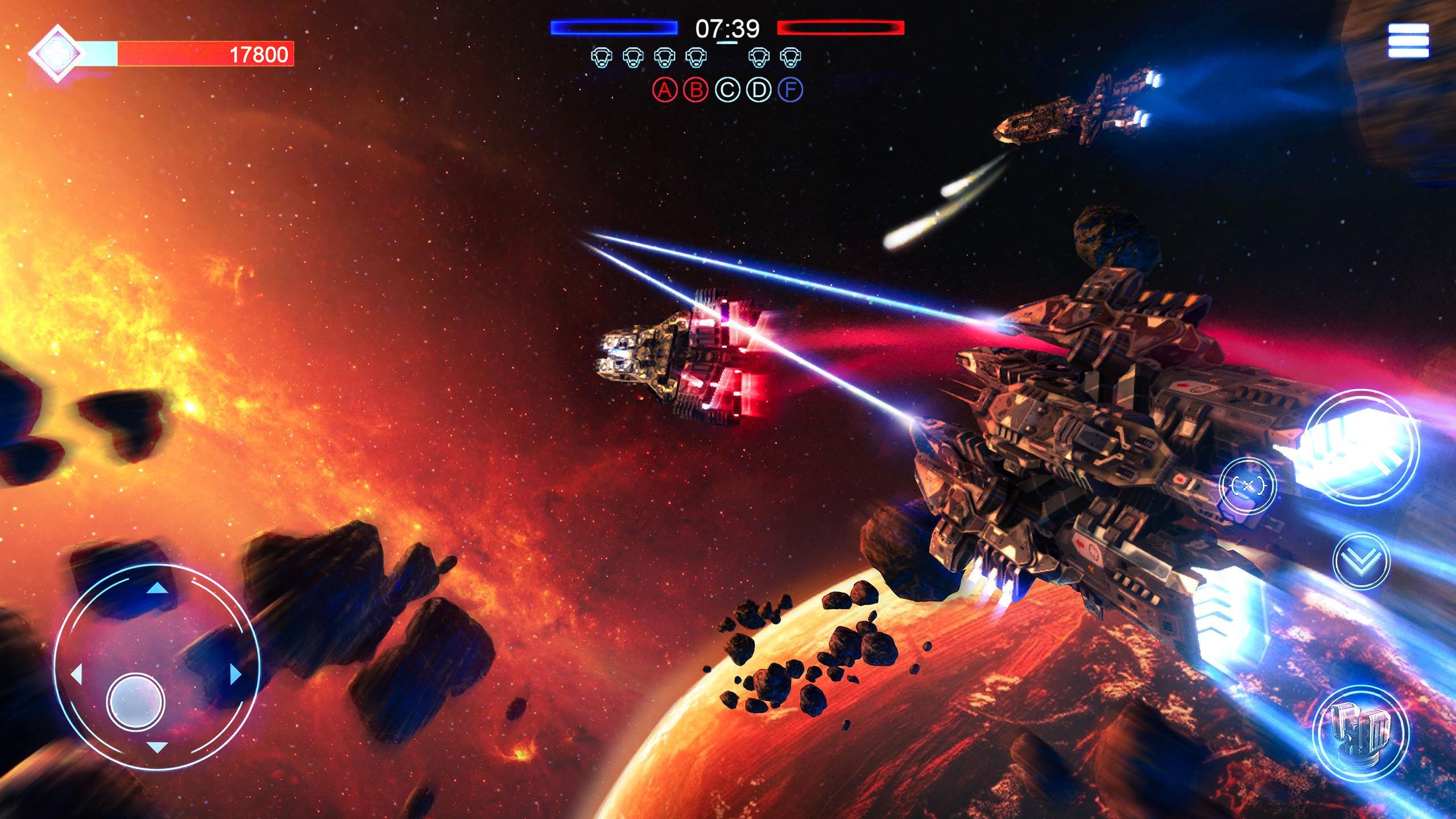Image resolution: width=1456 pixels, height=819 pixels.
Task: Tap the diamond shield emblem icon
Action: tap(57, 54)
